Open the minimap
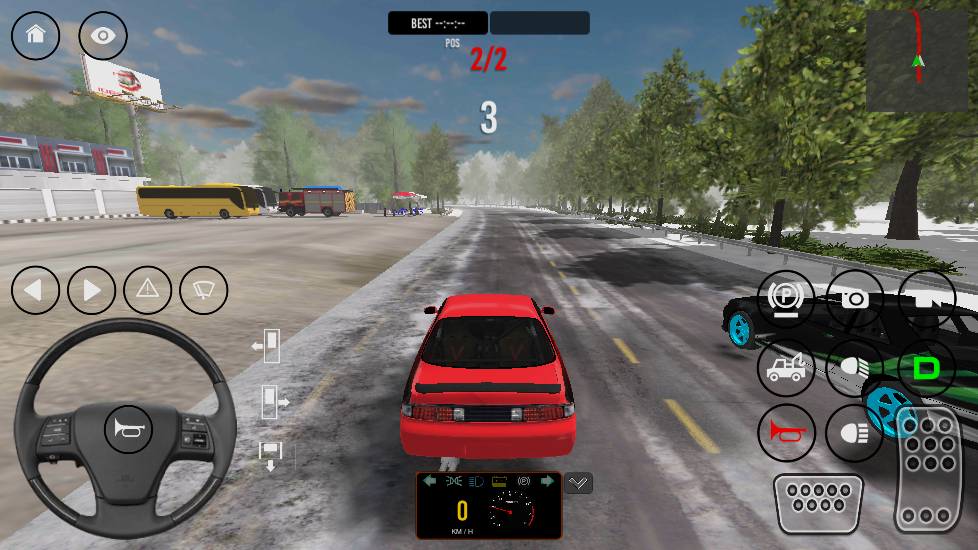The width and height of the screenshot is (978, 550). 917,60
